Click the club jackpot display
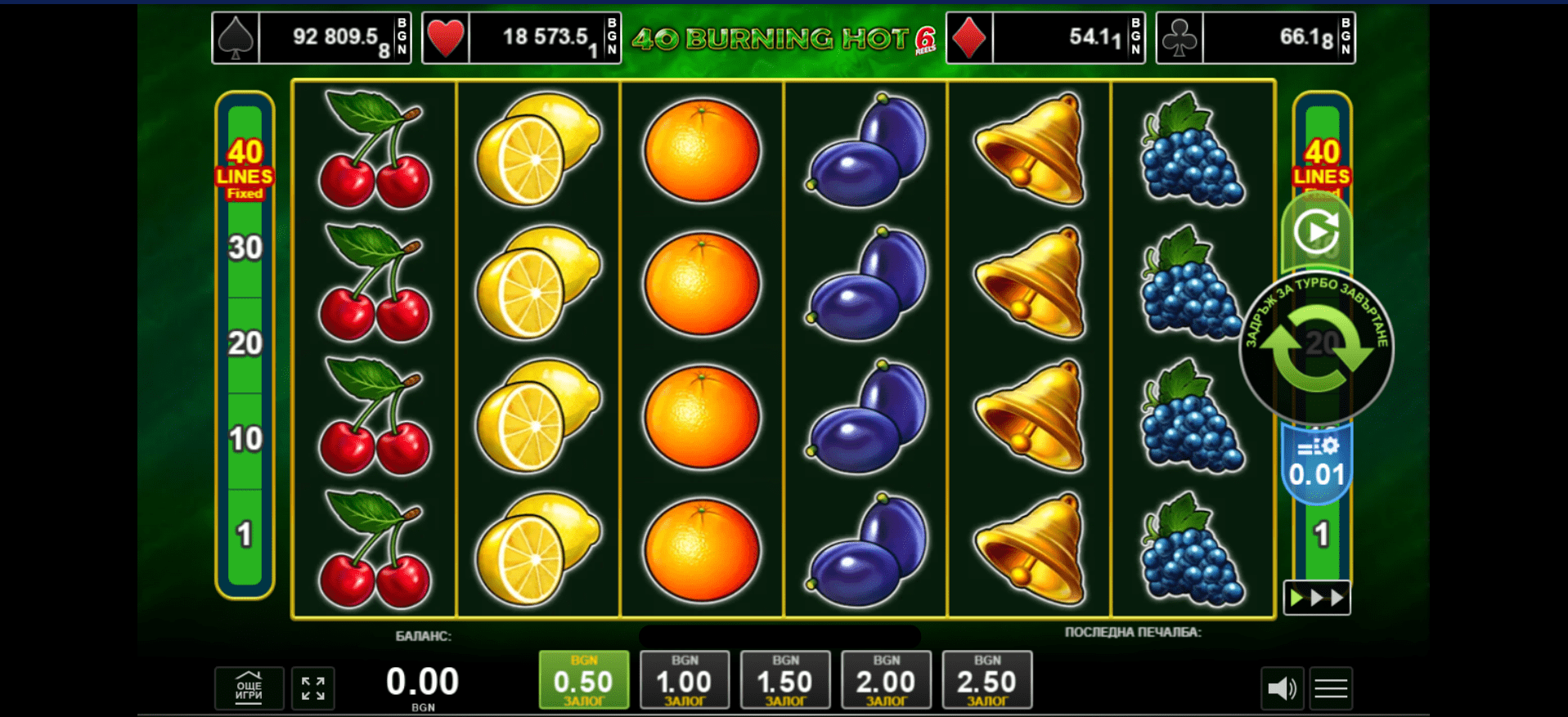1568x717 pixels. (x=1256, y=38)
